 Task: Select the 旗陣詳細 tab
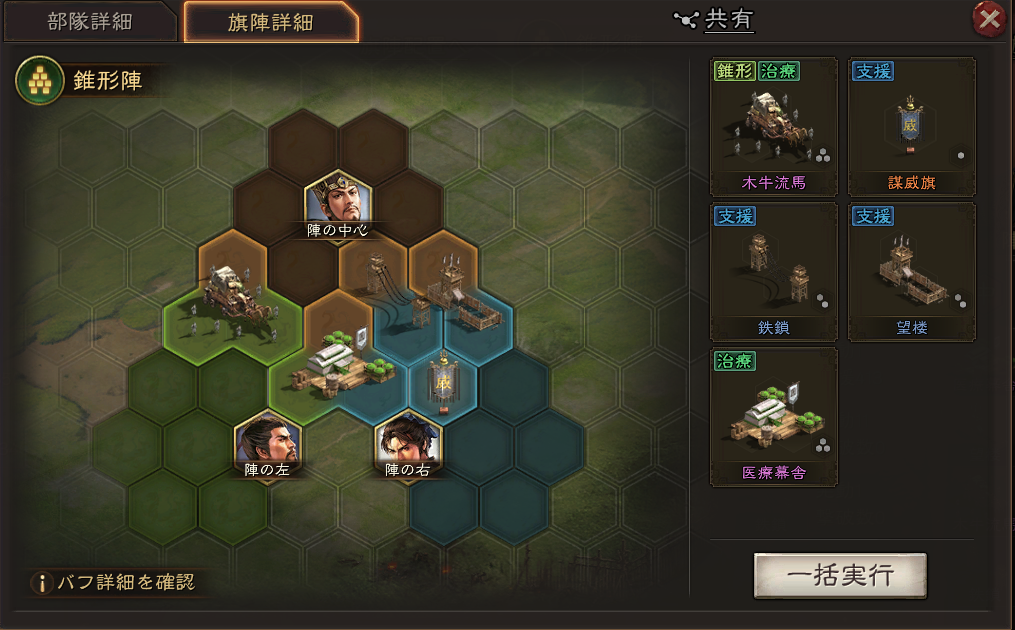click(270, 22)
